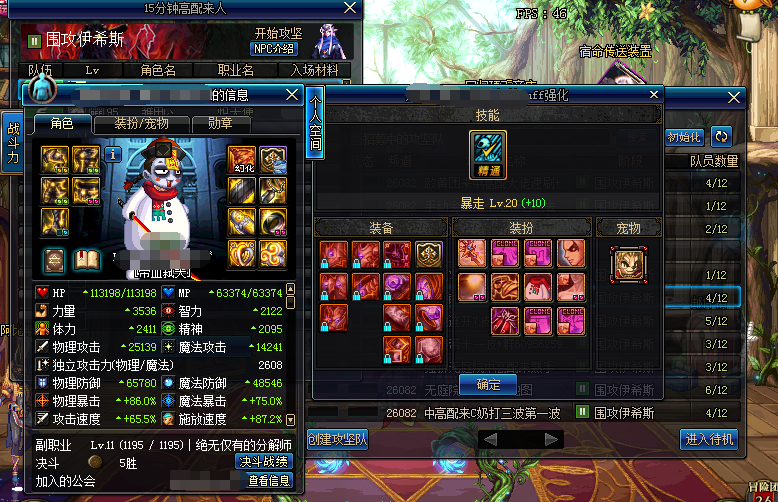Open the 战斗力 side tab
This screenshot has height=502, width=778.
coord(13,145)
